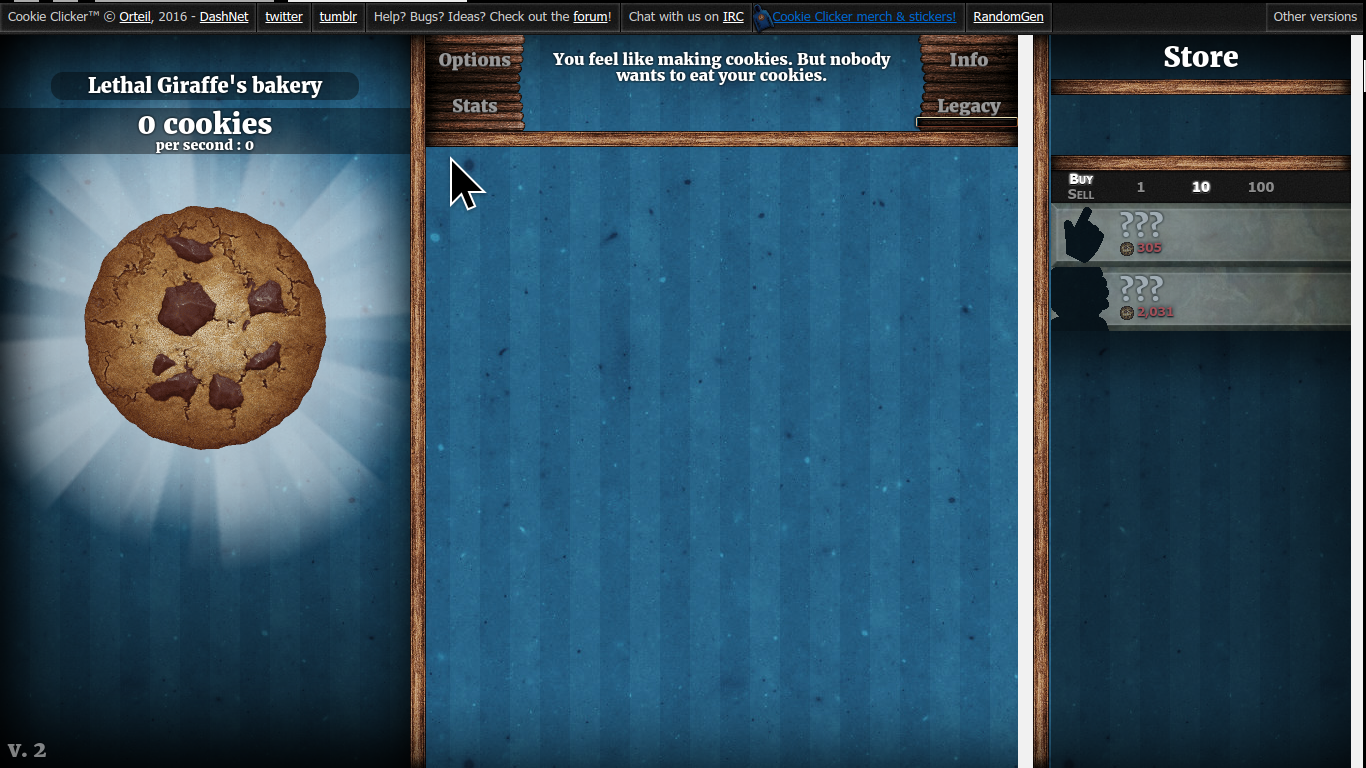Choose the 10x purchase amount
1366x768 pixels.
click(1200, 187)
